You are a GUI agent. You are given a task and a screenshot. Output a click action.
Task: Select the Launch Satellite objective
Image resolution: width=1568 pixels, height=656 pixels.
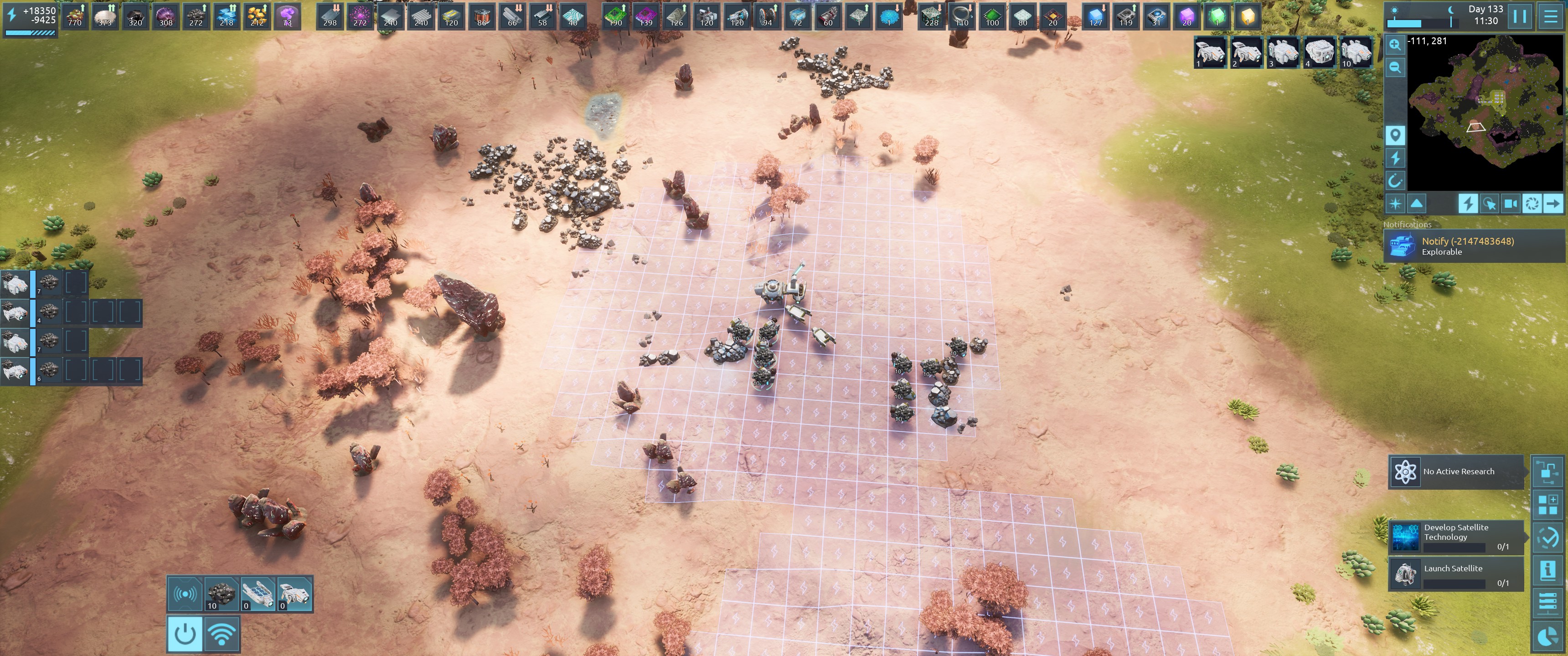[x=1456, y=574]
